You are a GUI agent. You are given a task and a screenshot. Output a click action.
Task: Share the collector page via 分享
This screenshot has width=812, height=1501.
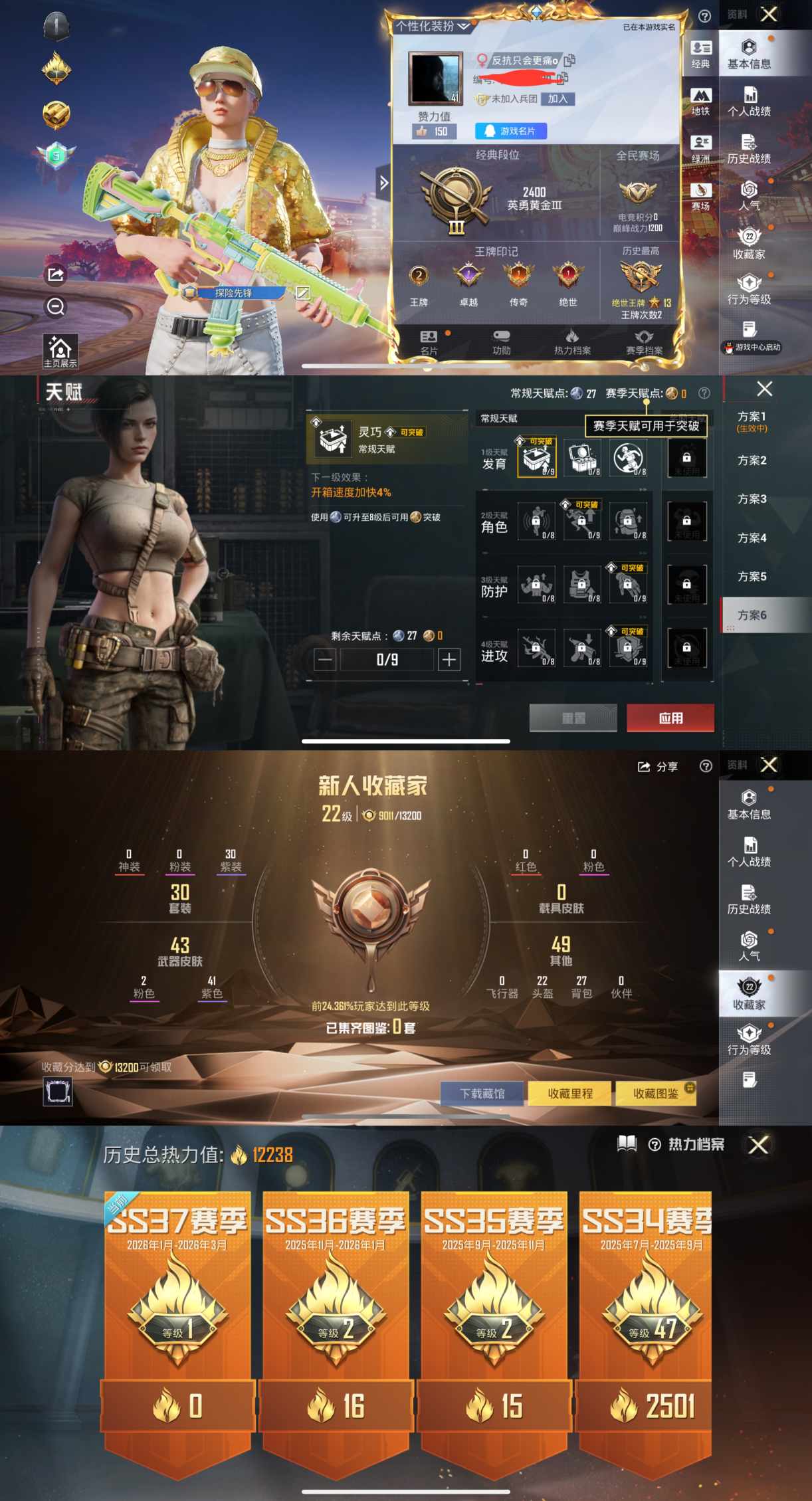coord(658,767)
